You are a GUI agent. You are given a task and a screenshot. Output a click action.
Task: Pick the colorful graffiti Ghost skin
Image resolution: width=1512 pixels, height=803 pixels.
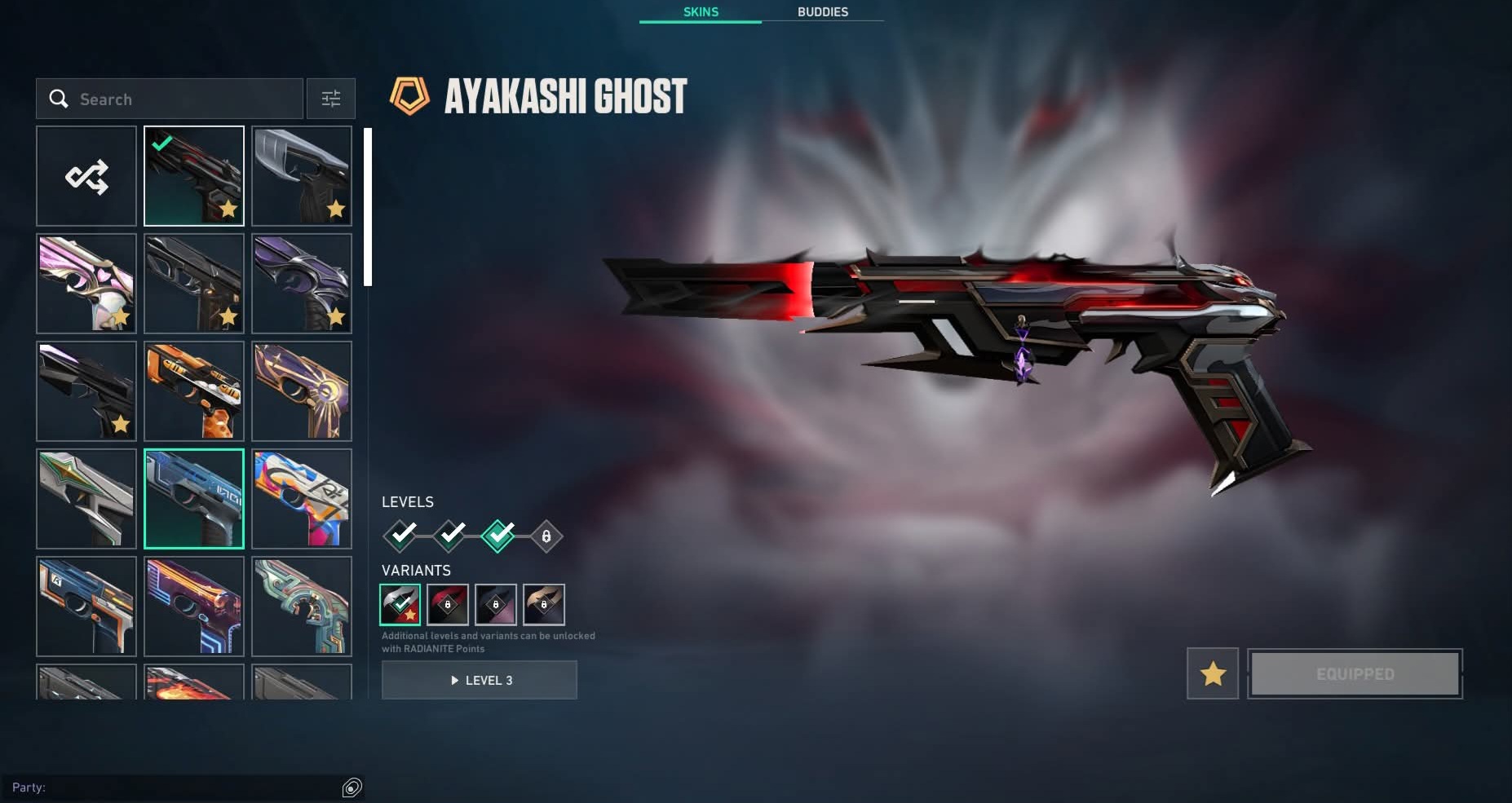click(x=302, y=499)
